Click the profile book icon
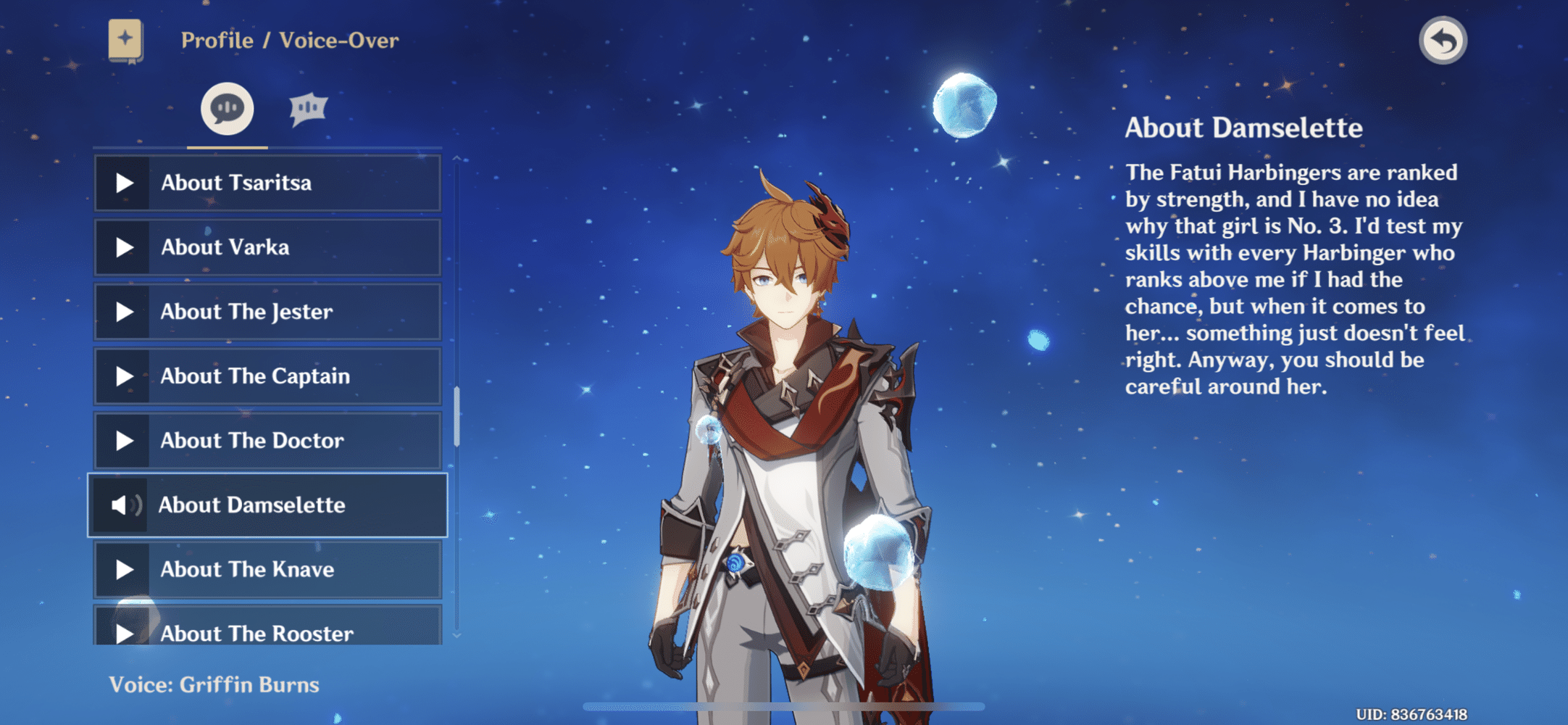Viewport: 1568px width, 725px height. pos(125,41)
